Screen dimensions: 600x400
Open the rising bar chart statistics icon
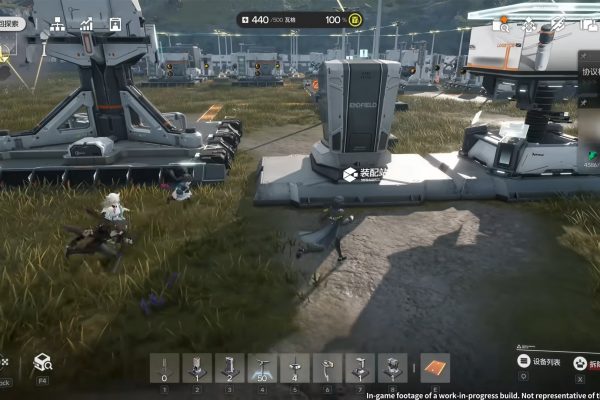coord(87,23)
